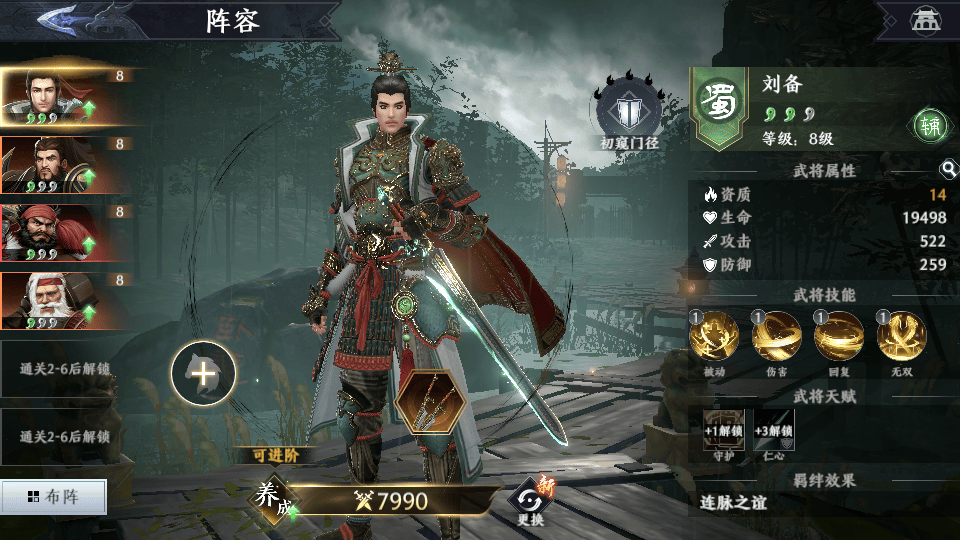Image resolution: width=960 pixels, height=540 pixels.
Task: Add a companion with the plus button
Action: [203, 375]
